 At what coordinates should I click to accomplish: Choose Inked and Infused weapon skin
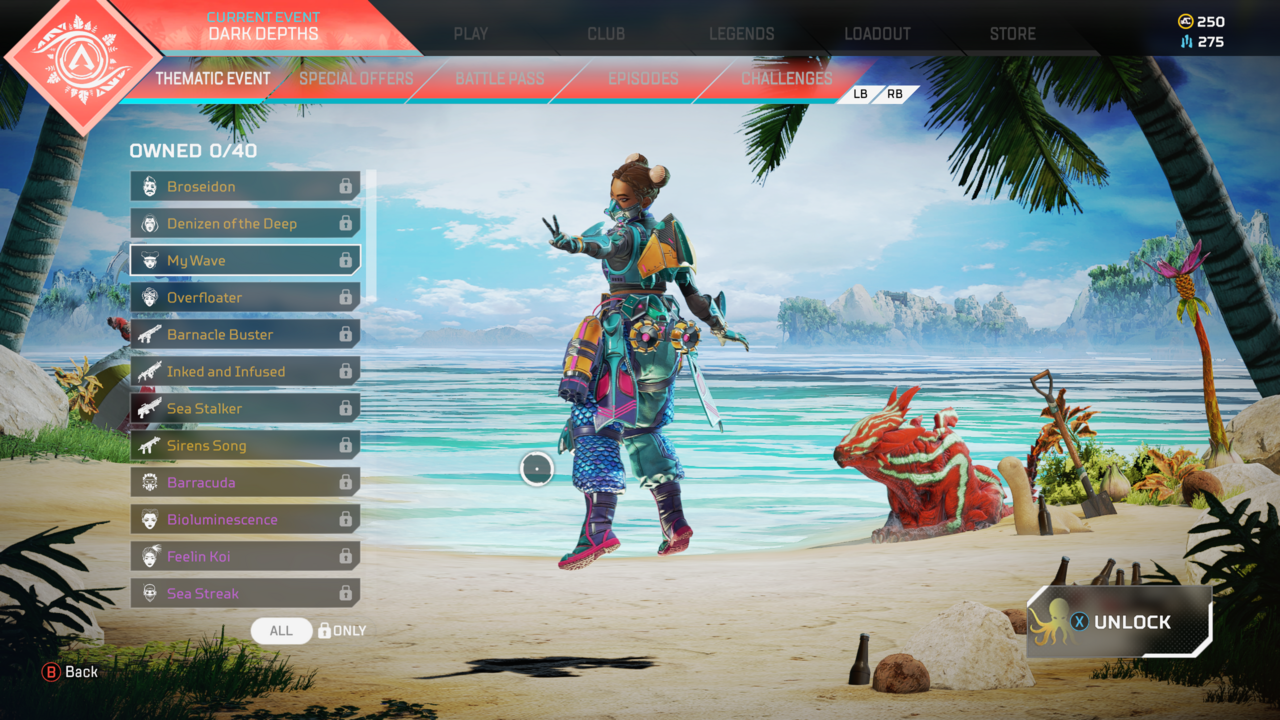click(245, 372)
